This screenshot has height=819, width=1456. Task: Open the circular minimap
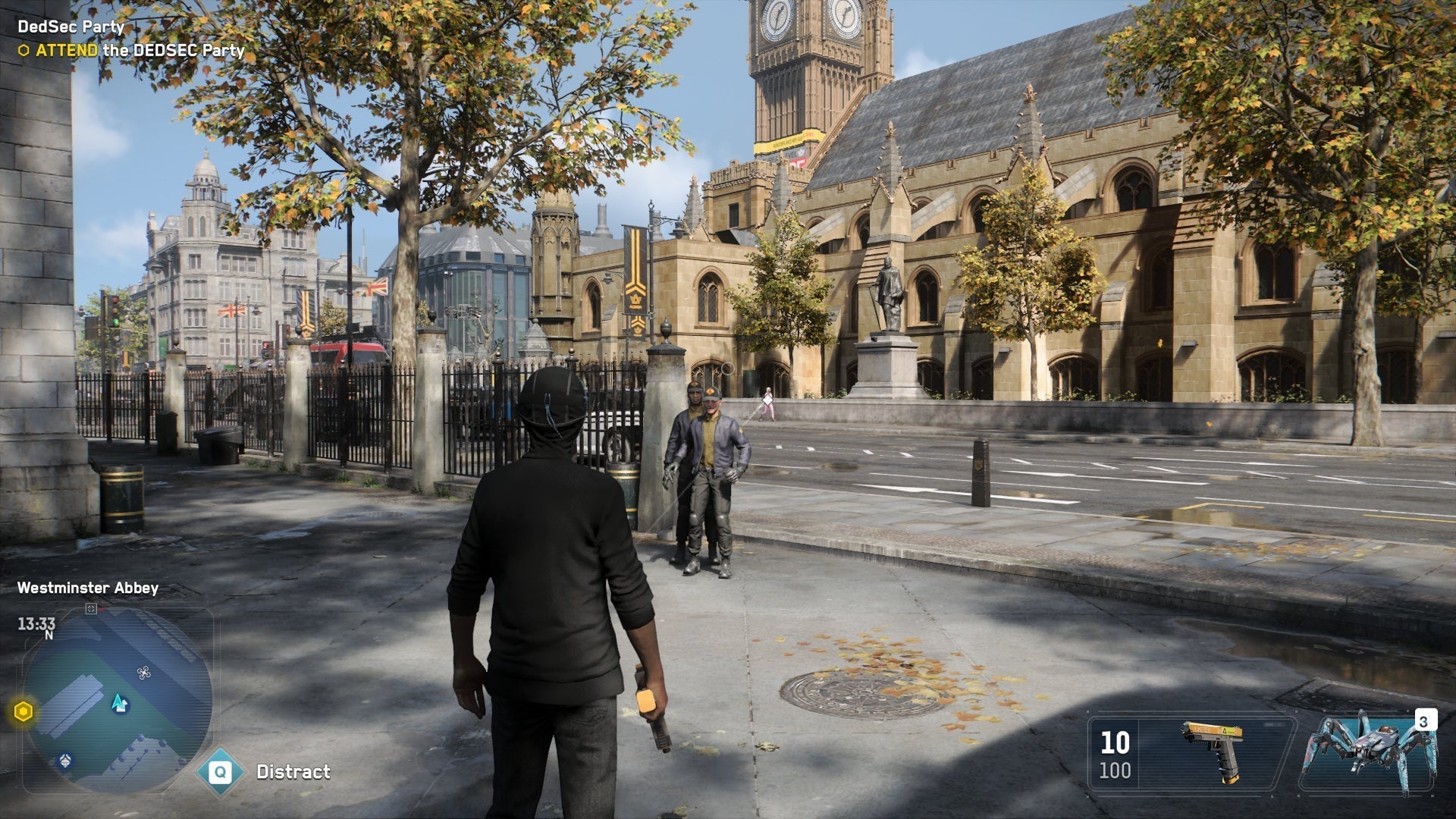[x=118, y=701]
